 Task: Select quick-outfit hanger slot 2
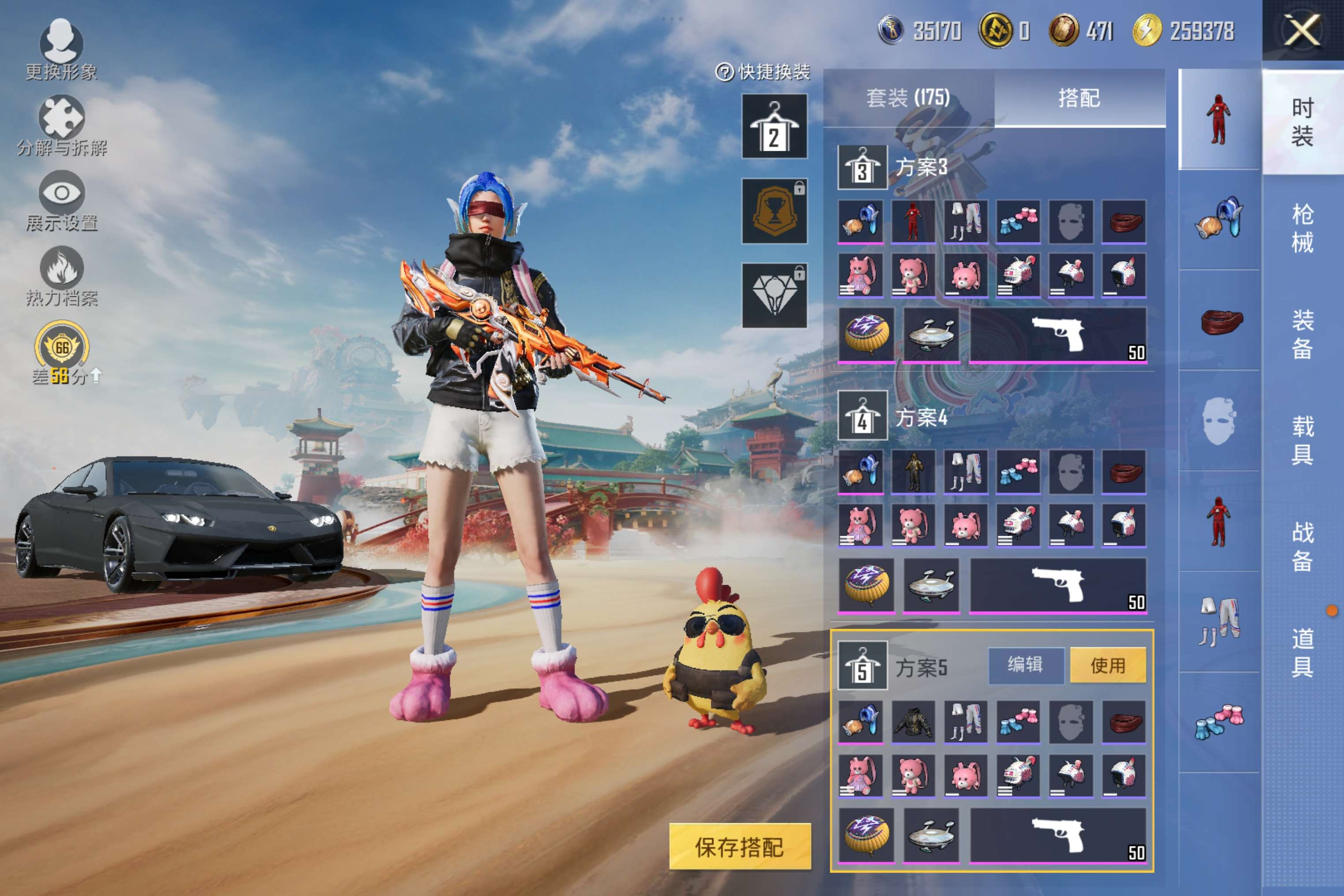coord(774,126)
